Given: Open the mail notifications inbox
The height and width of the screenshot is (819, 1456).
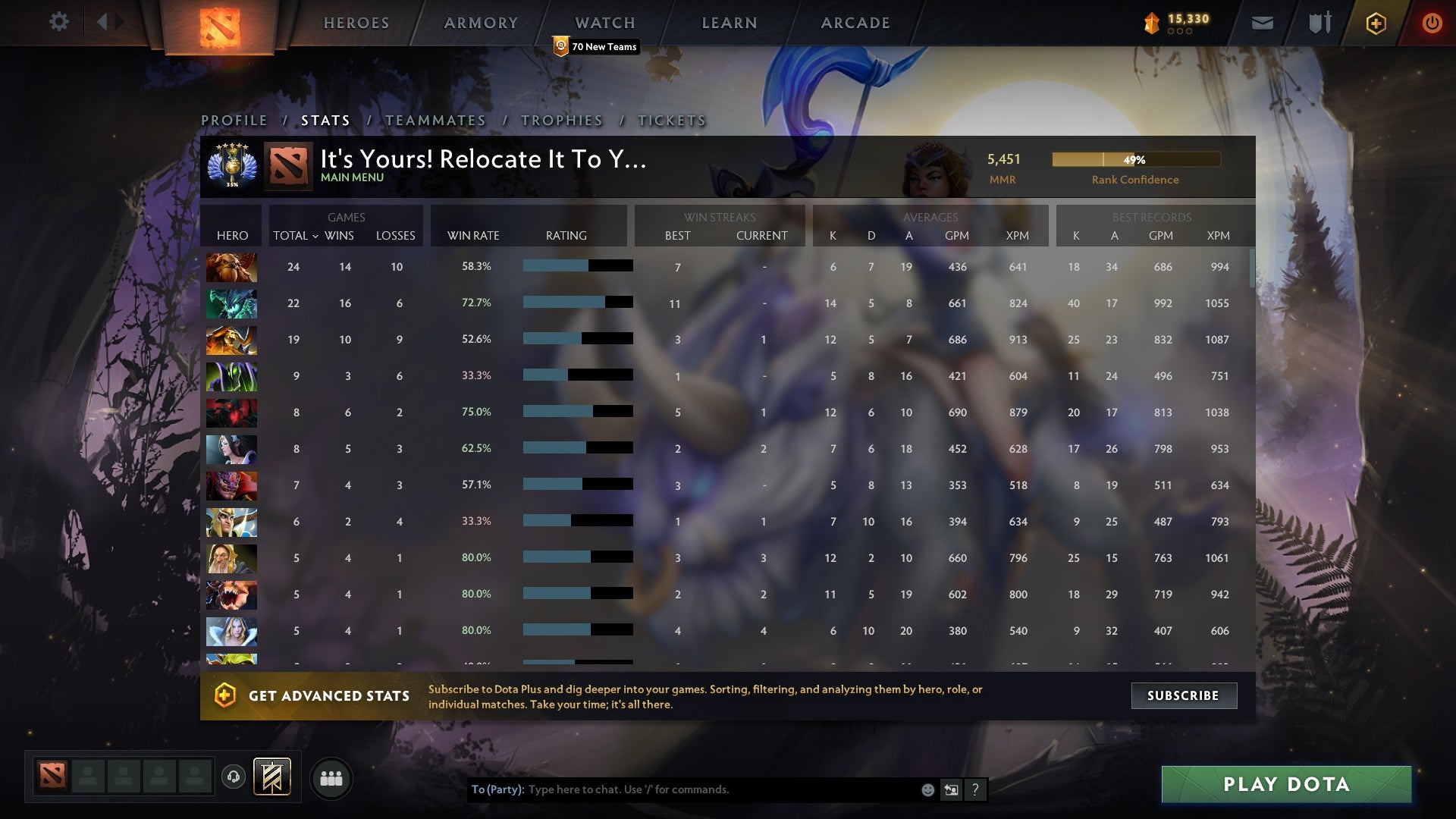Looking at the screenshot, I should tap(1262, 23).
